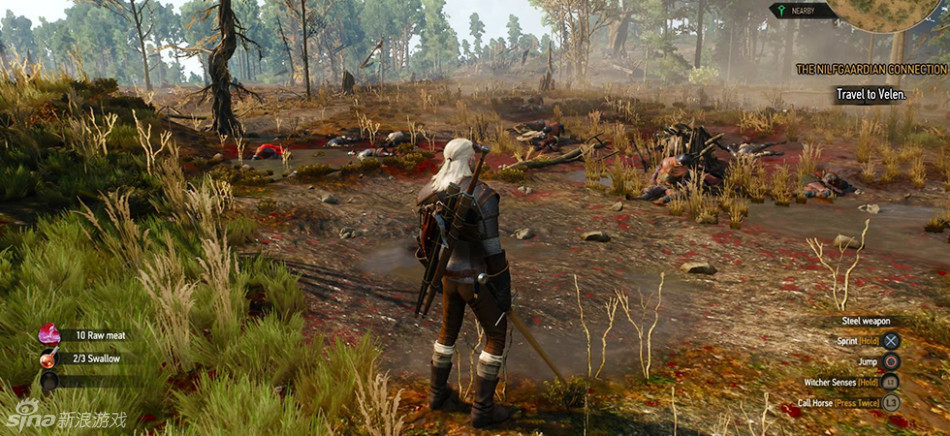The width and height of the screenshot is (950, 436).
Task: Use the Swallow potion slot
Action: pyautogui.click(x=48, y=358)
